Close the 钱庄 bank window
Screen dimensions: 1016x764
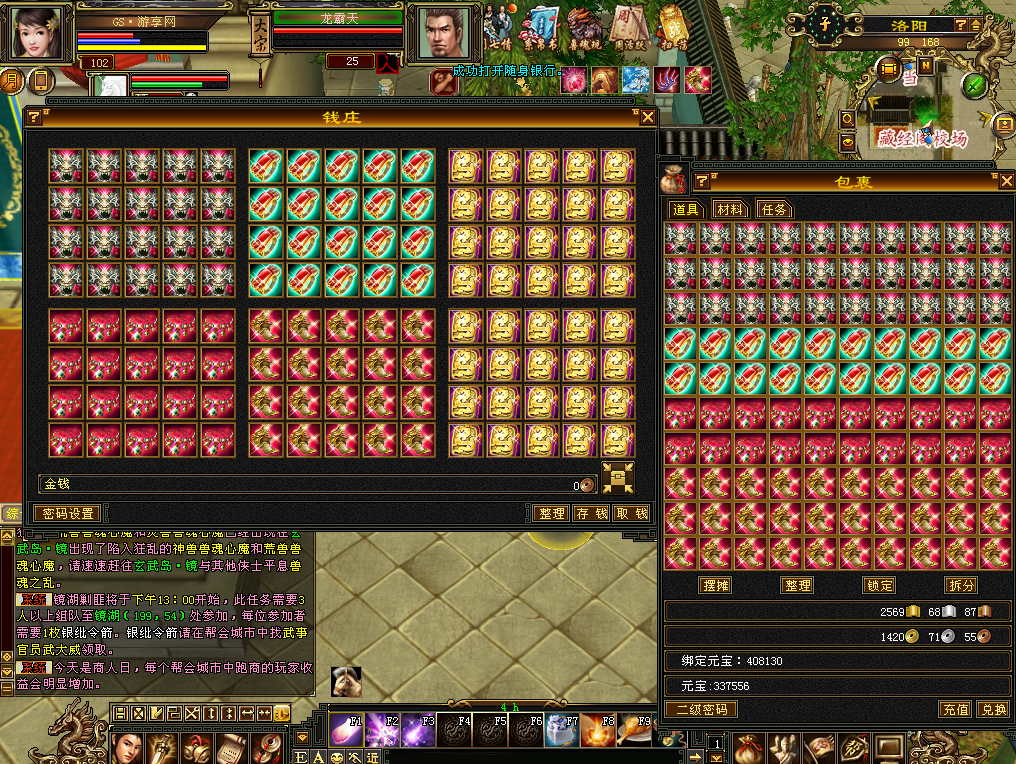[x=648, y=117]
